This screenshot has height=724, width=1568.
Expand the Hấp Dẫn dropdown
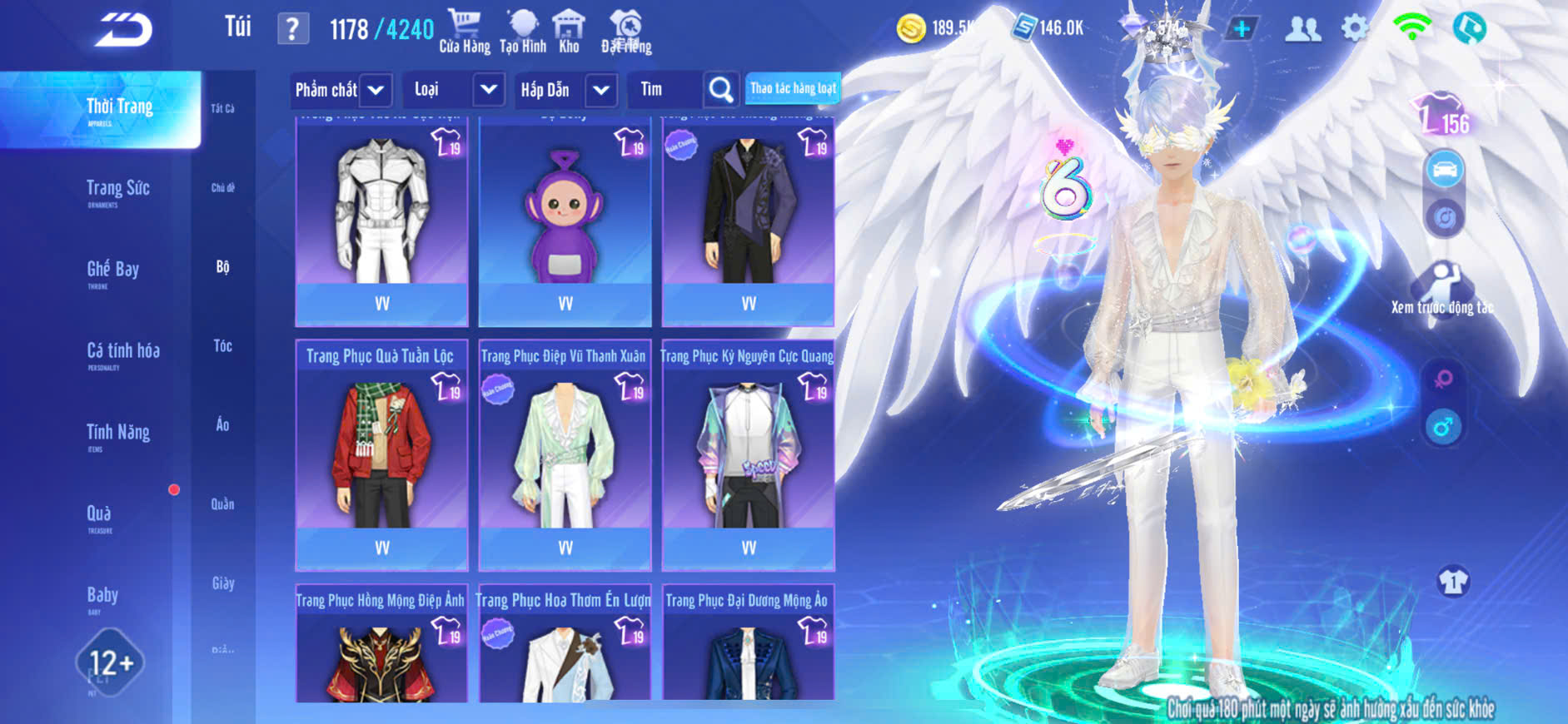(x=600, y=90)
